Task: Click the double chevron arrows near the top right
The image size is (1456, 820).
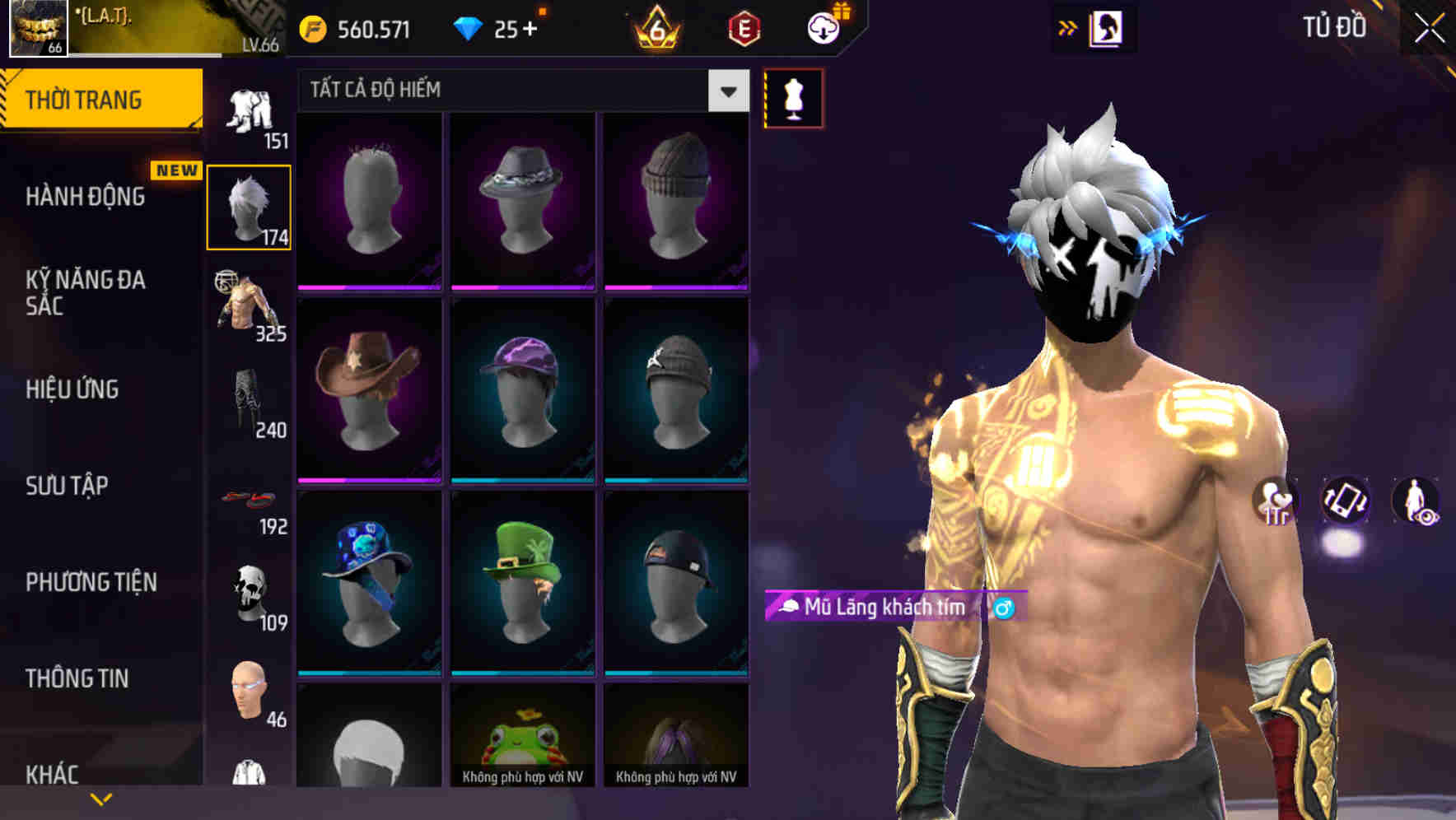Action: [1068, 27]
